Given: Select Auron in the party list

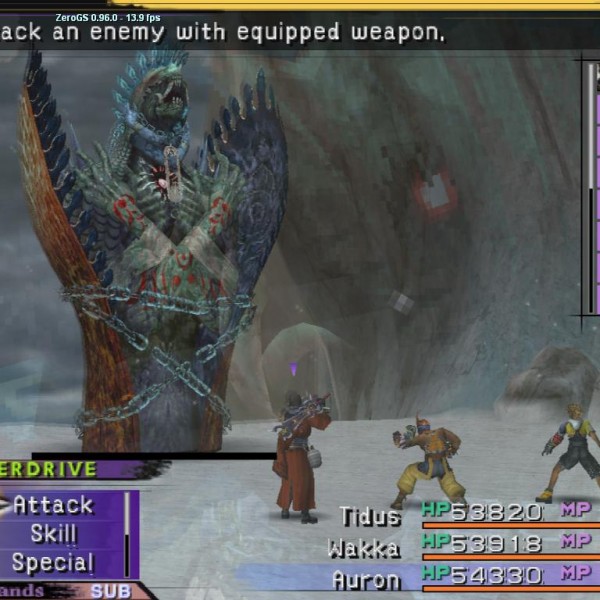Looking at the screenshot, I should (x=365, y=578).
